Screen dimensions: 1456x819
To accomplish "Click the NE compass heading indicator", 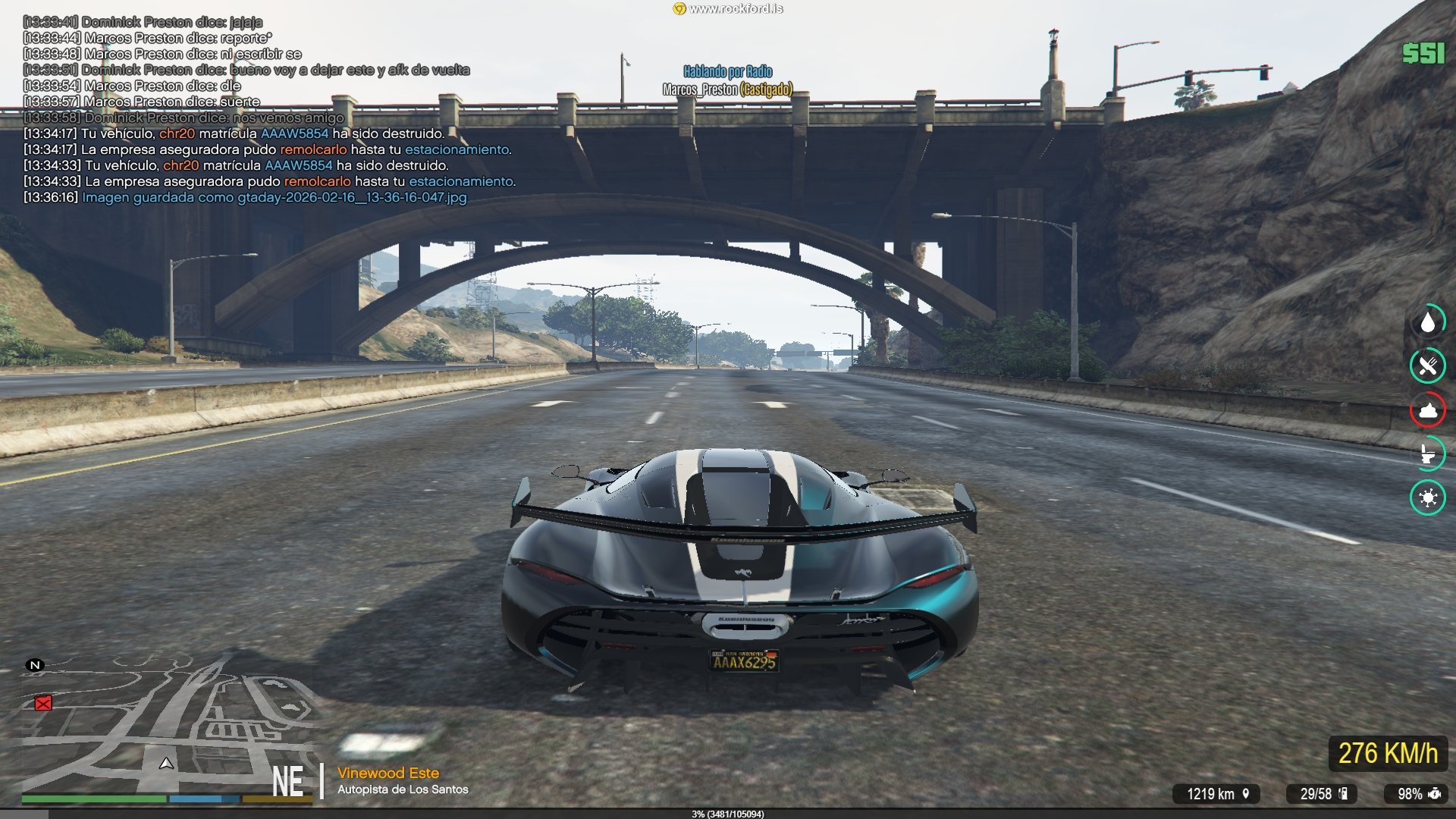I will (x=288, y=782).
